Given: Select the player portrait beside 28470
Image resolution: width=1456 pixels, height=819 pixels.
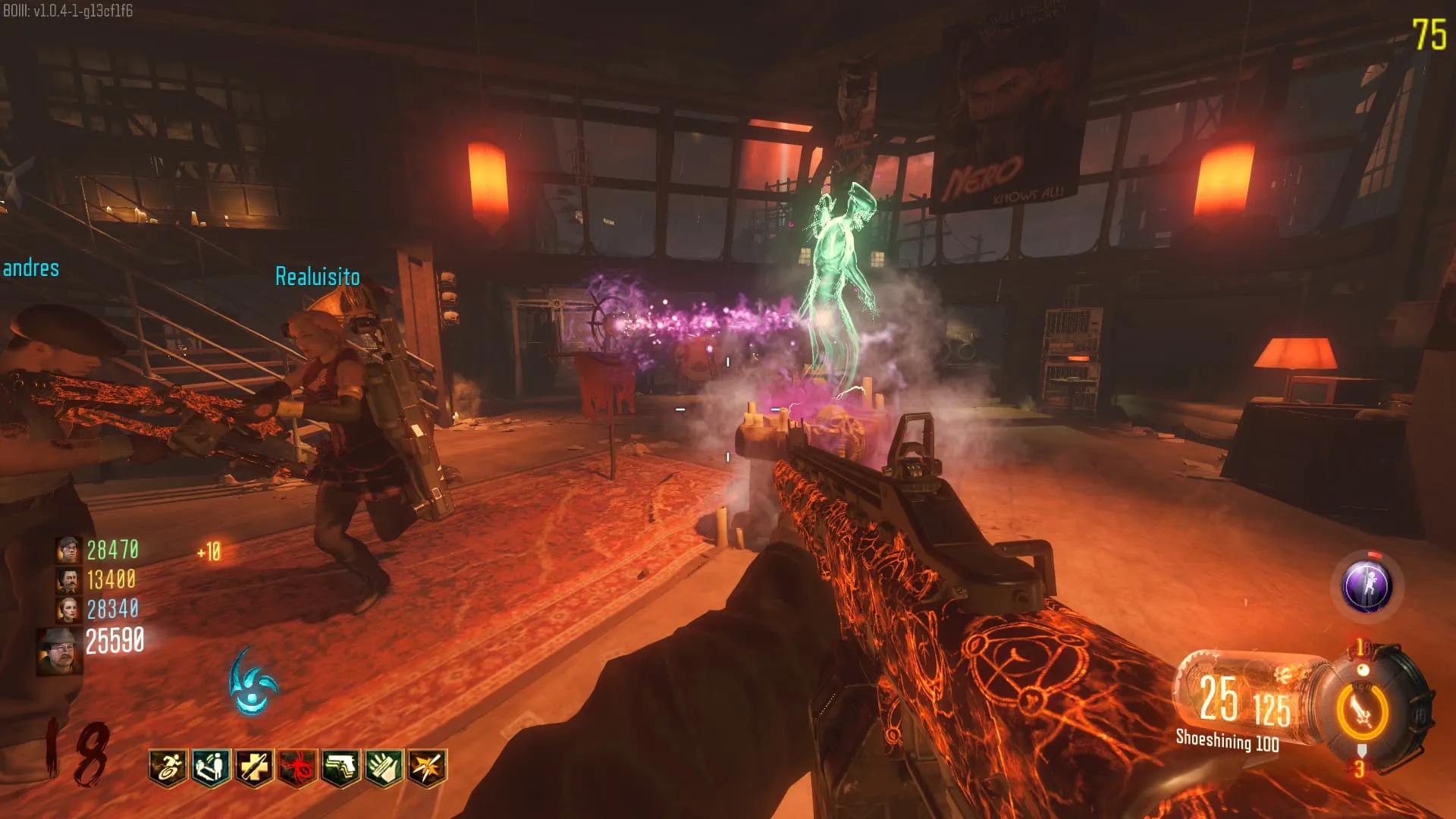Looking at the screenshot, I should [x=68, y=549].
